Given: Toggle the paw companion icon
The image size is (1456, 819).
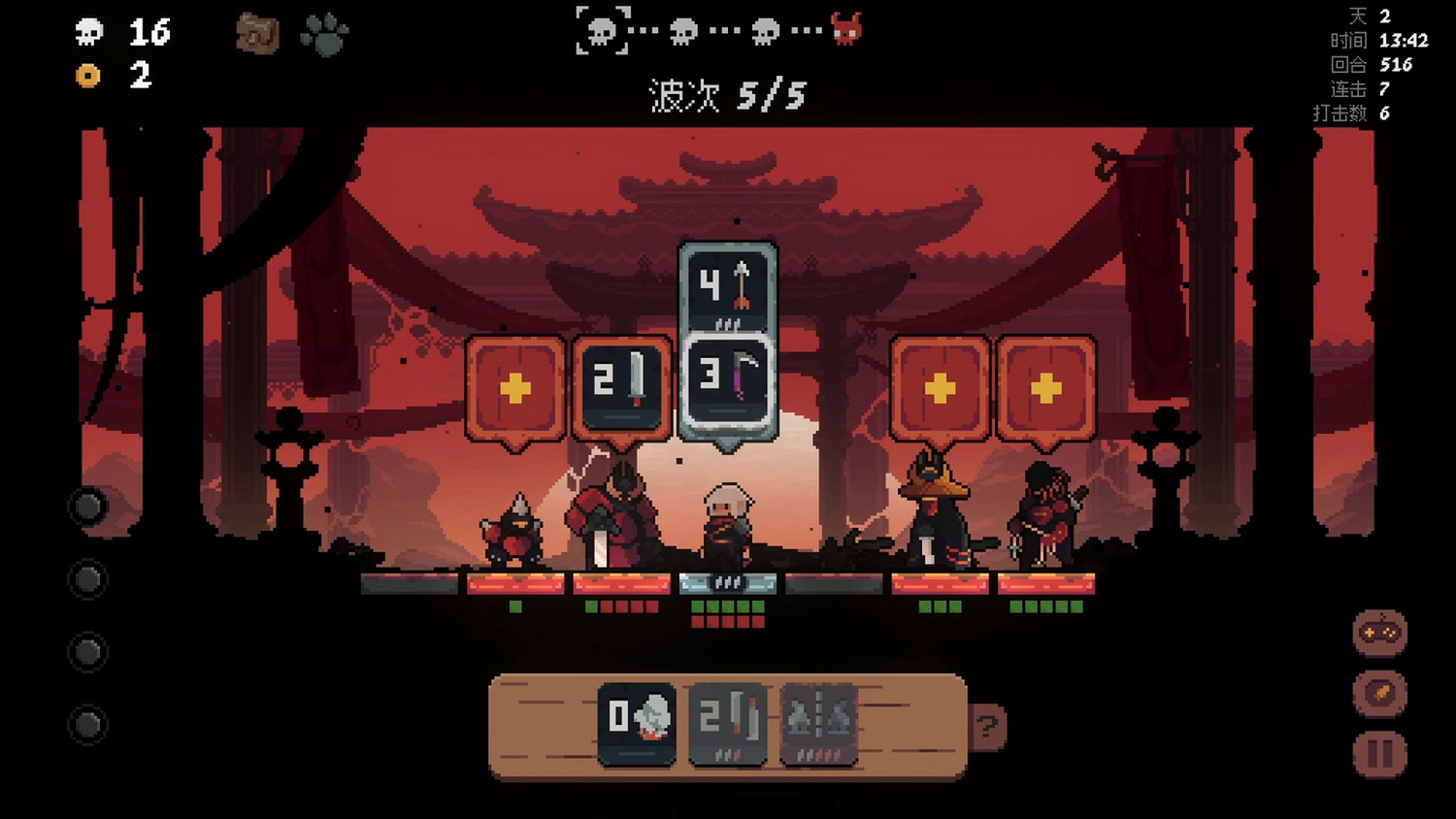Looking at the screenshot, I should 327,32.
